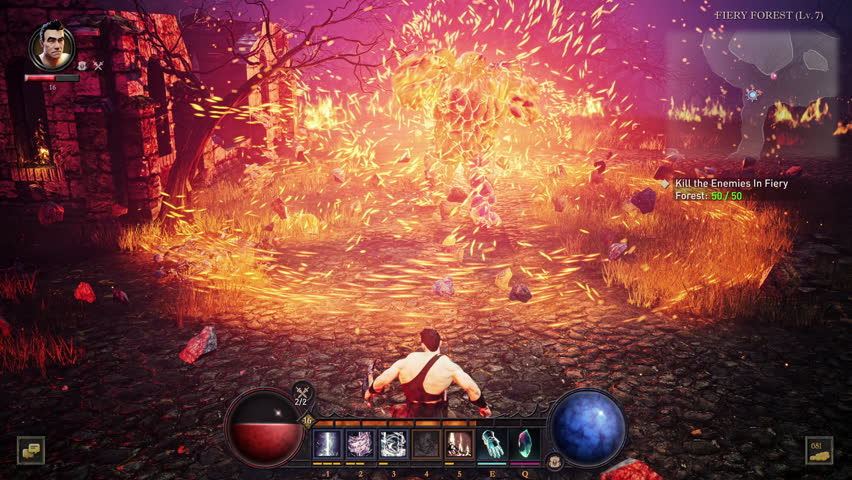Click the small round icon beside the mana orb
This screenshot has height=480, width=852.
[x=553, y=461]
